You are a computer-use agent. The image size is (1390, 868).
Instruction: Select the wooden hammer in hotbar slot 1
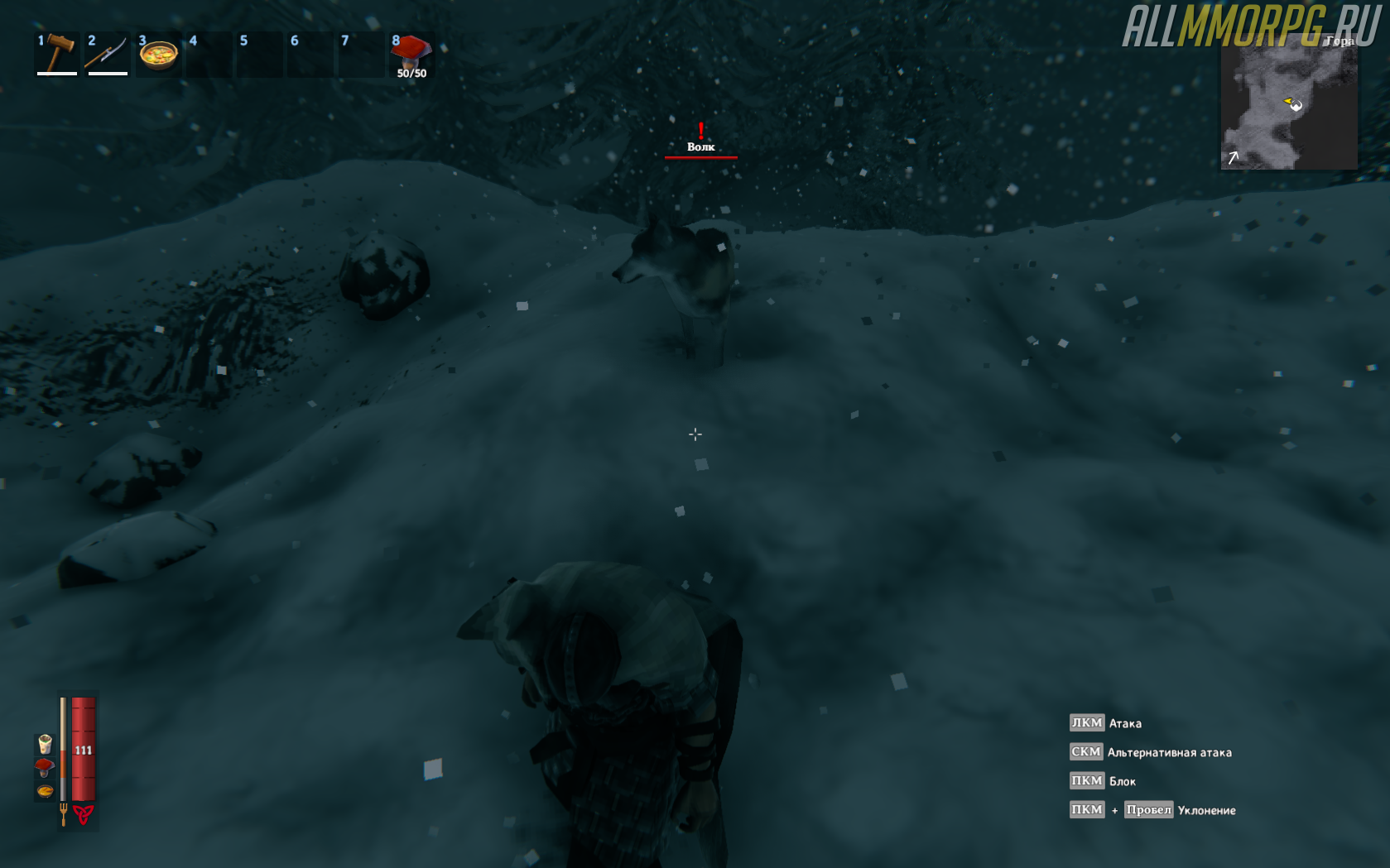tap(56, 55)
